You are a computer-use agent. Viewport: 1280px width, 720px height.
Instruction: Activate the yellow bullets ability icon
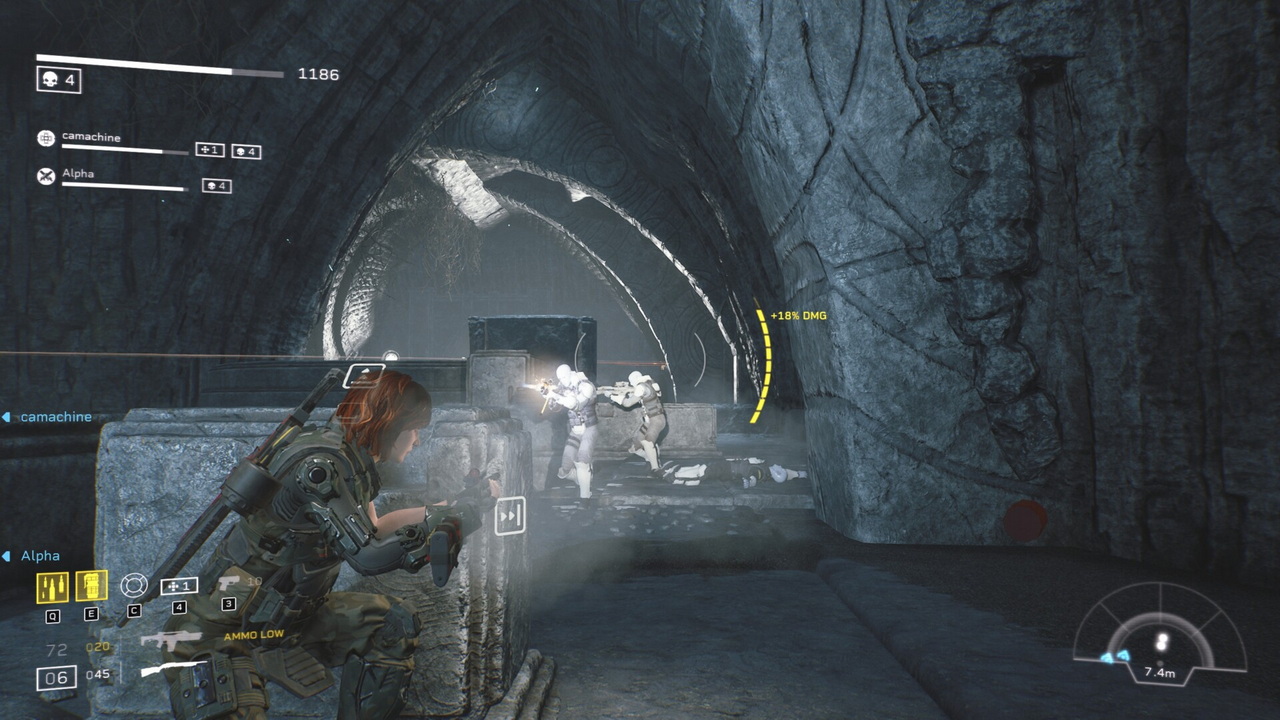[52, 587]
